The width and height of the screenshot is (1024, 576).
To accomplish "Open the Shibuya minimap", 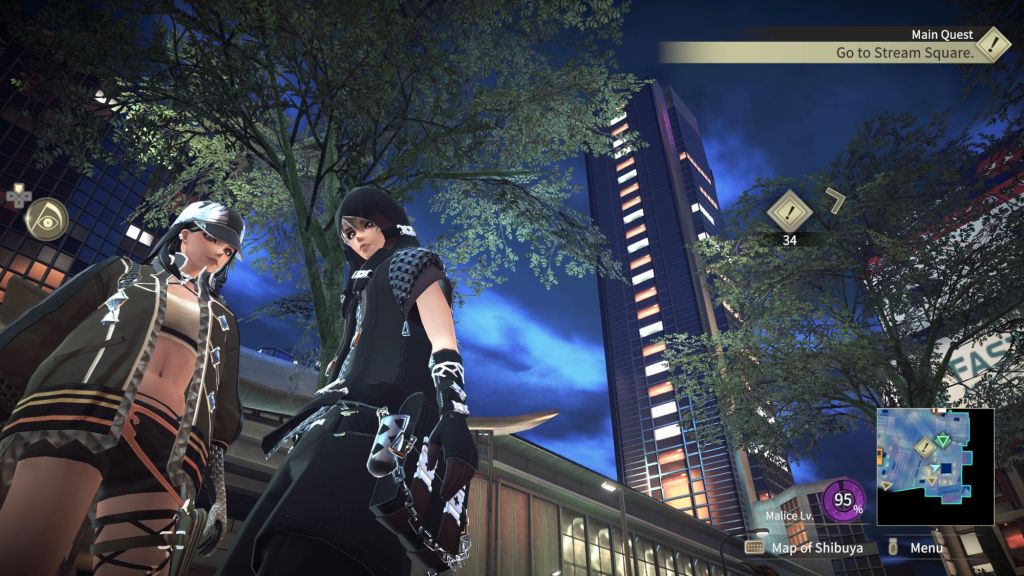I will click(935, 466).
